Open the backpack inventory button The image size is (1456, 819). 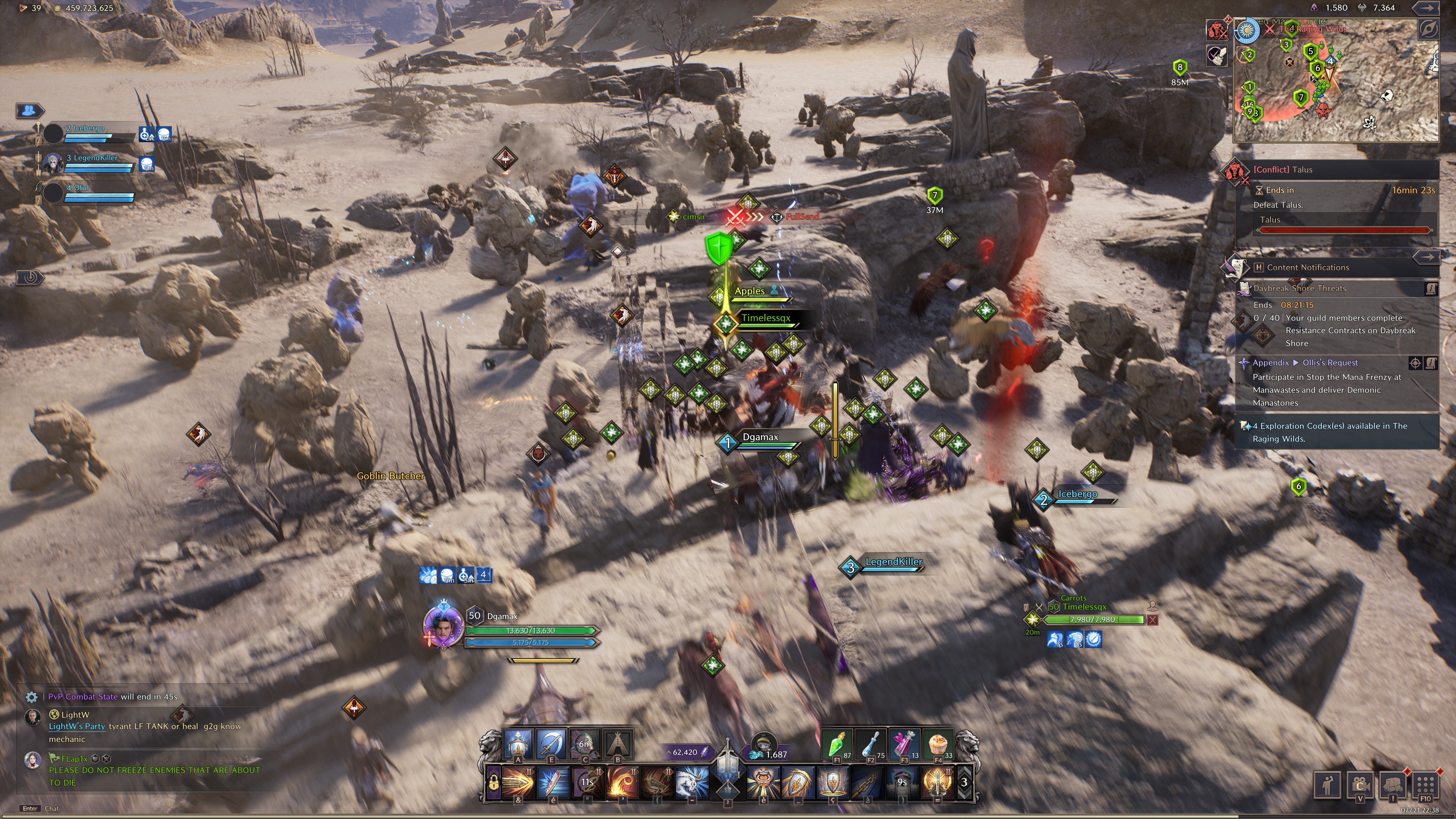(x=1392, y=784)
